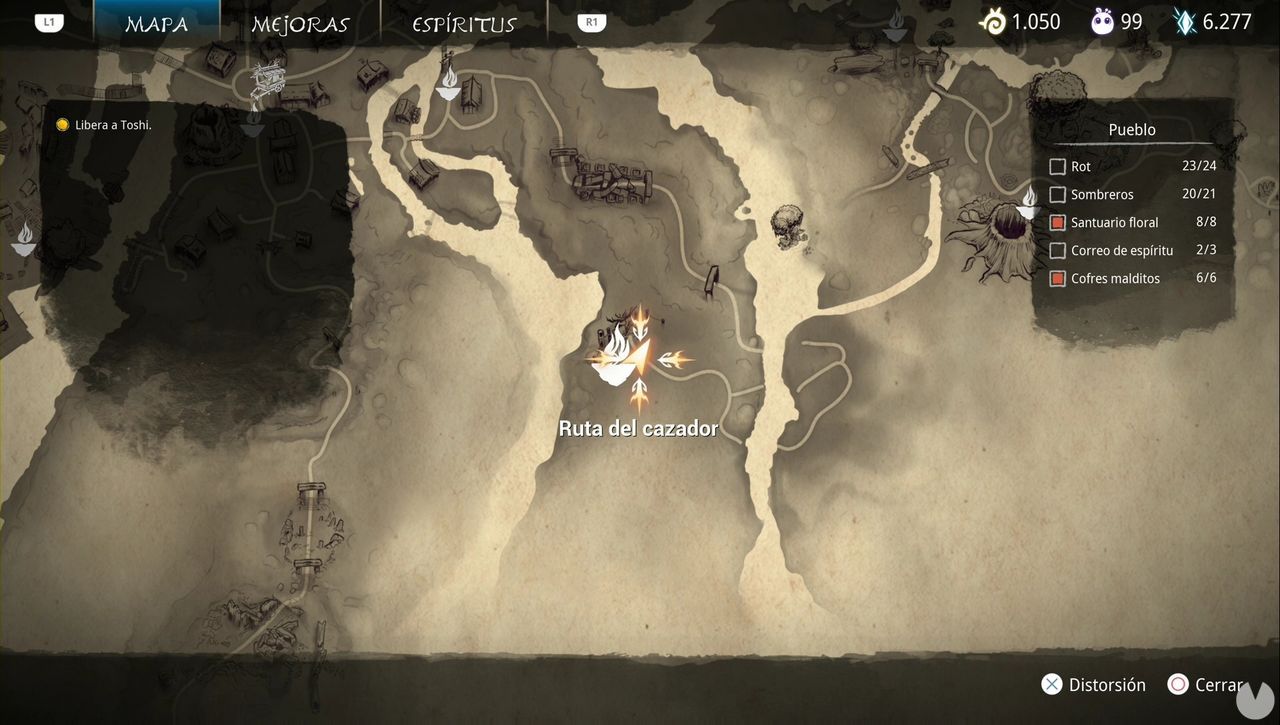Screen dimensions: 1280x725
Task: Select the Libera a Toshi objective
Action: [112, 125]
